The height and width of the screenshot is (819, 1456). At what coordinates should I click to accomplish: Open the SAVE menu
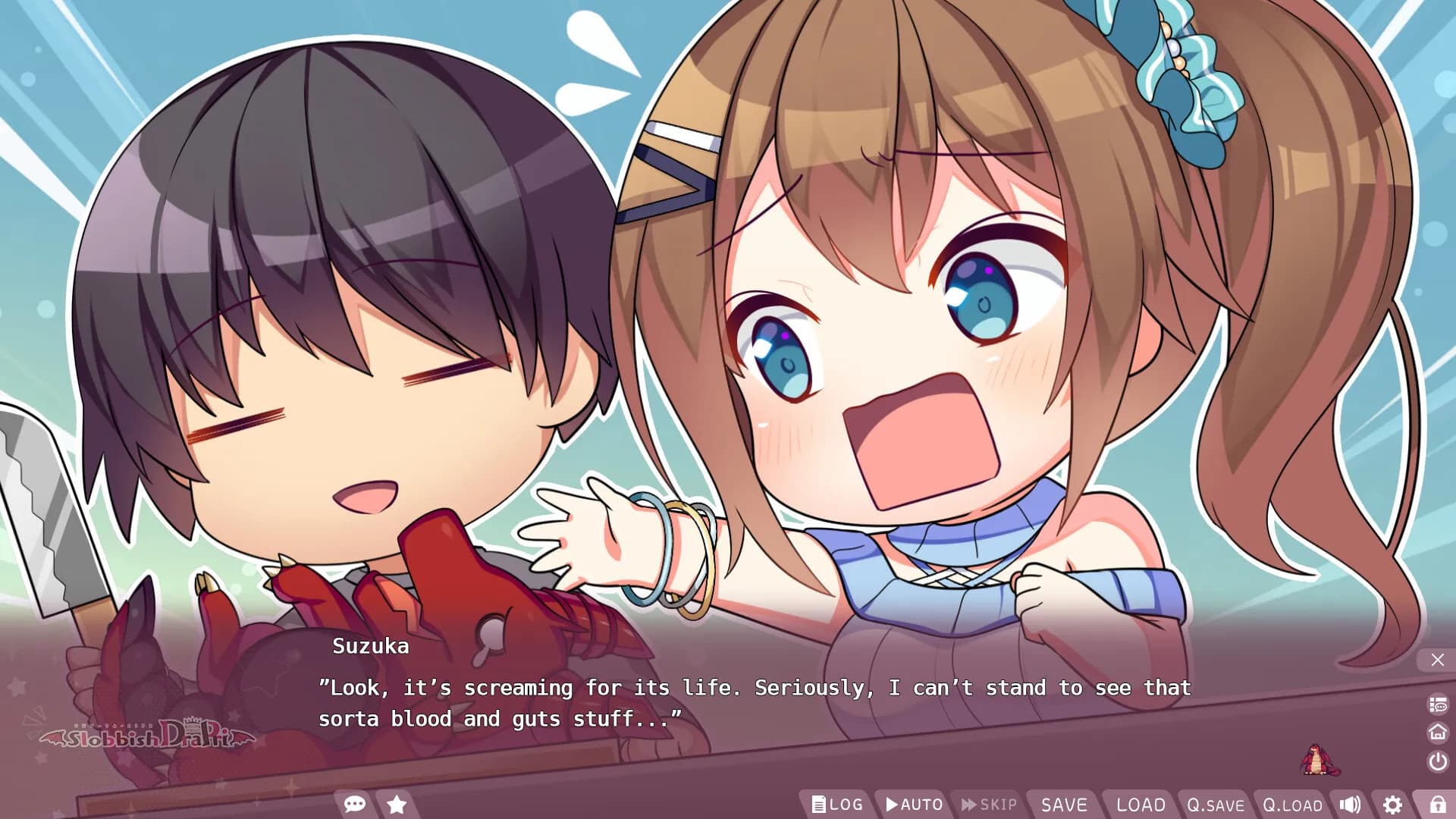pyautogui.click(x=1064, y=805)
